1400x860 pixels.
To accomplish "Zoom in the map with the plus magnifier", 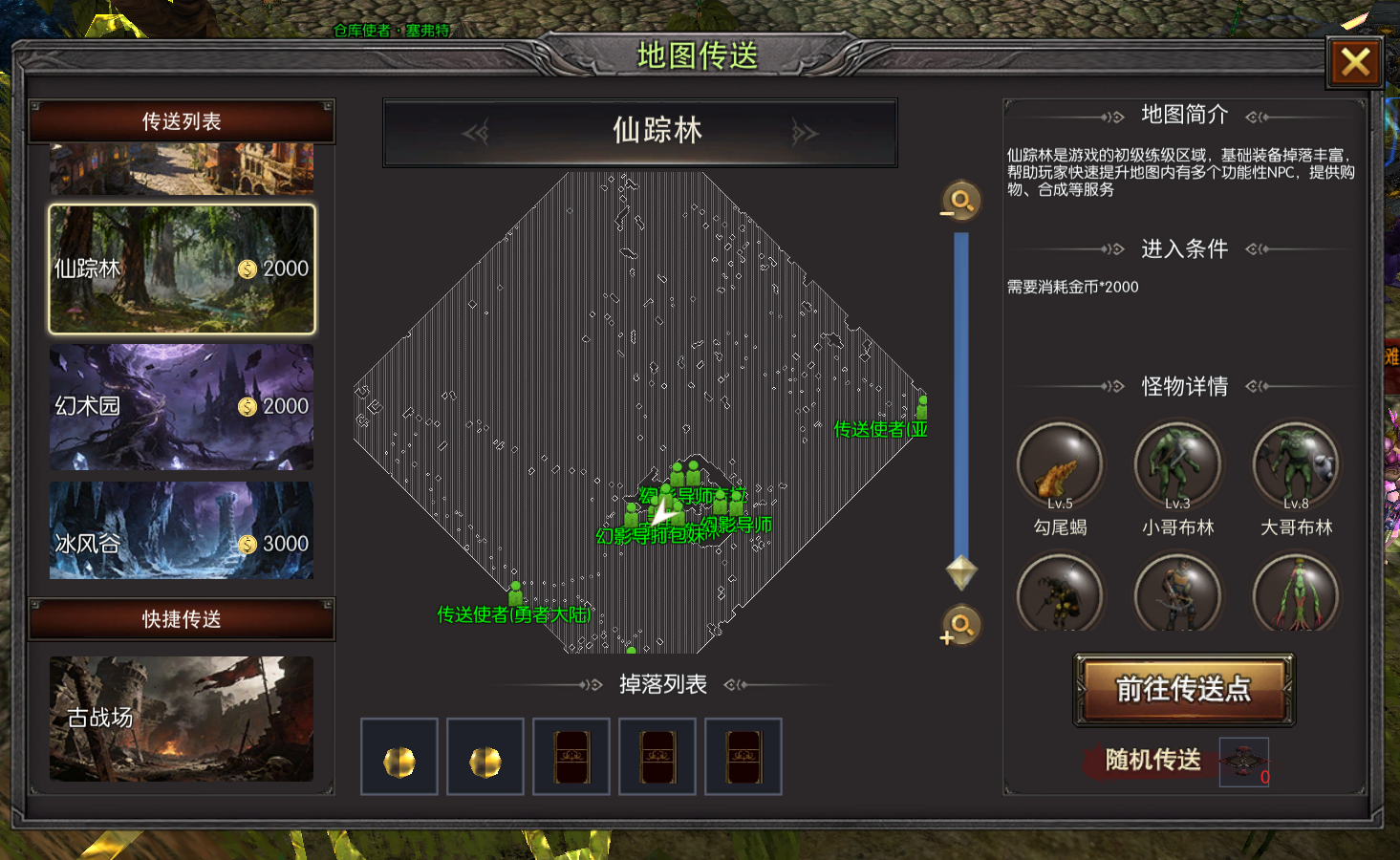I will [x=960, y=626].
